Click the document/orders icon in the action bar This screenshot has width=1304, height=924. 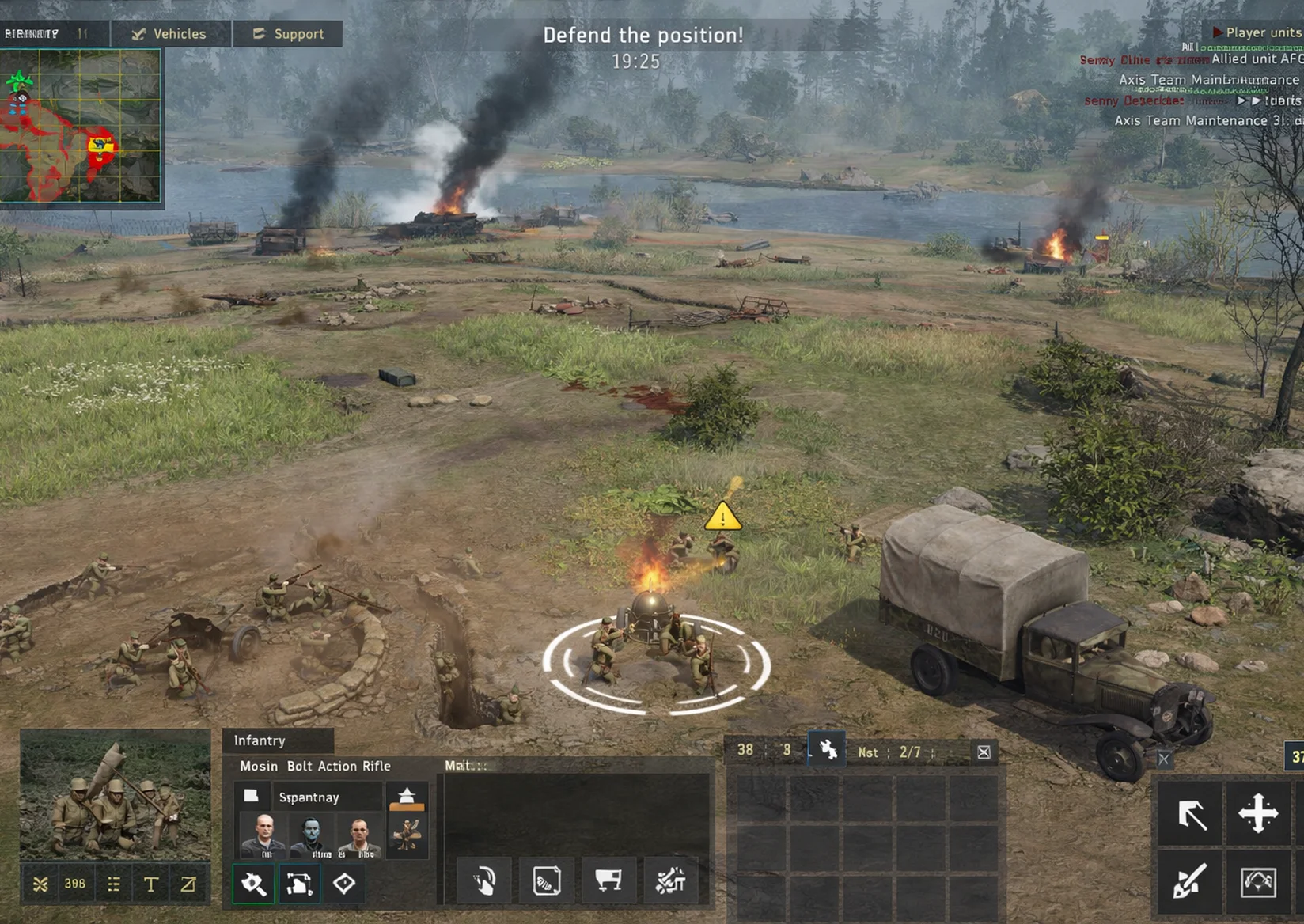[547, 880]
